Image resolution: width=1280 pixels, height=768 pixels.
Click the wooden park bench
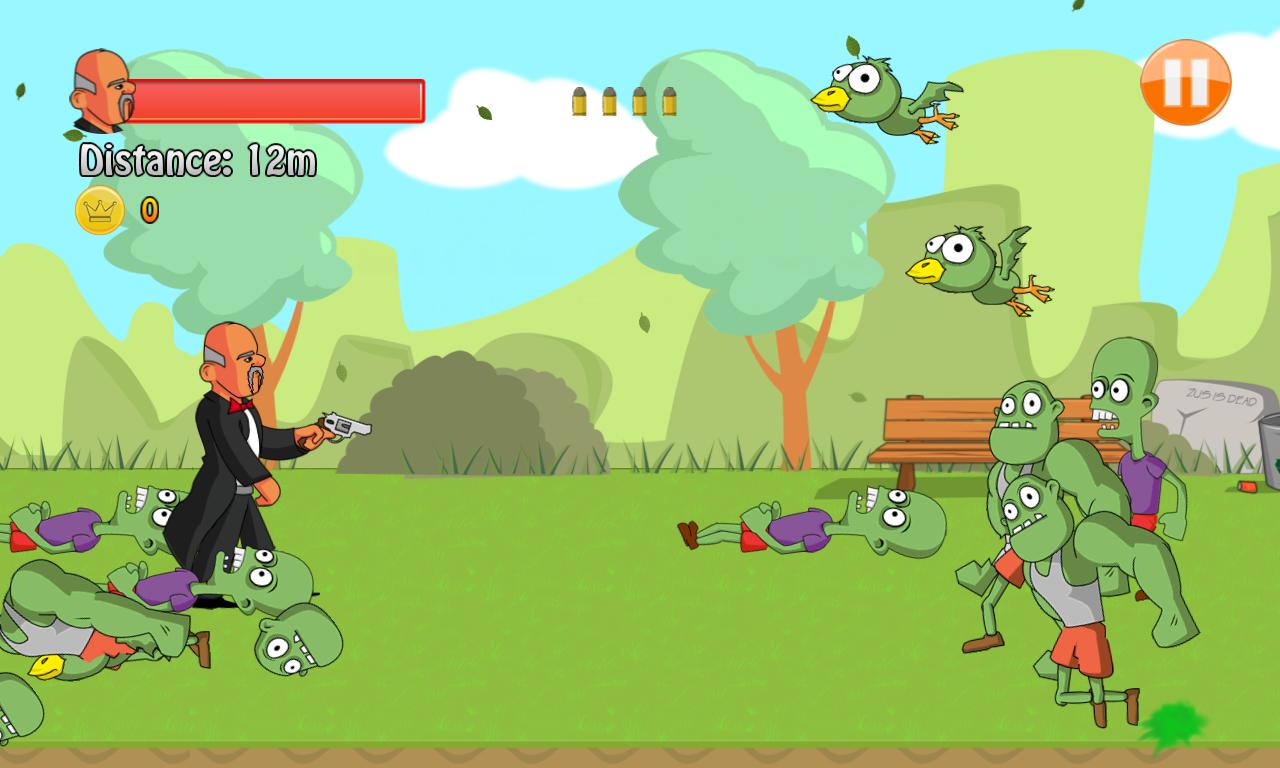[x=935, y=430]
